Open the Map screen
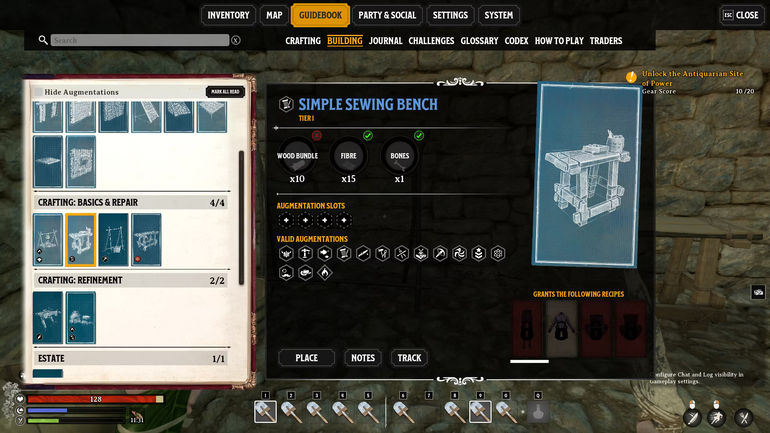 [x=274, y=15]
